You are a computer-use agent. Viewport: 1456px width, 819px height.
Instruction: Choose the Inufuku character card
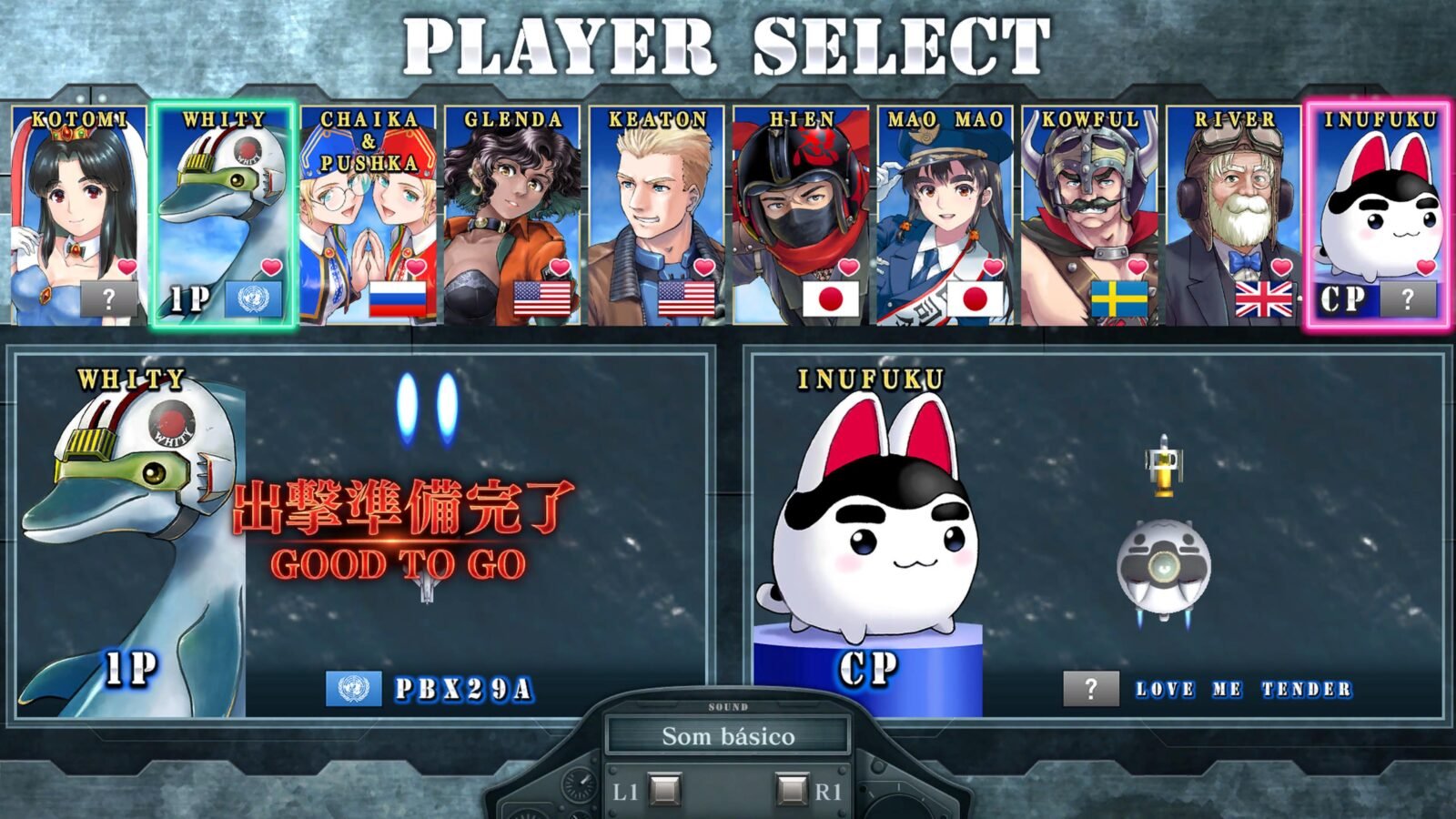pyautogui.click(x=1378, y=216)
